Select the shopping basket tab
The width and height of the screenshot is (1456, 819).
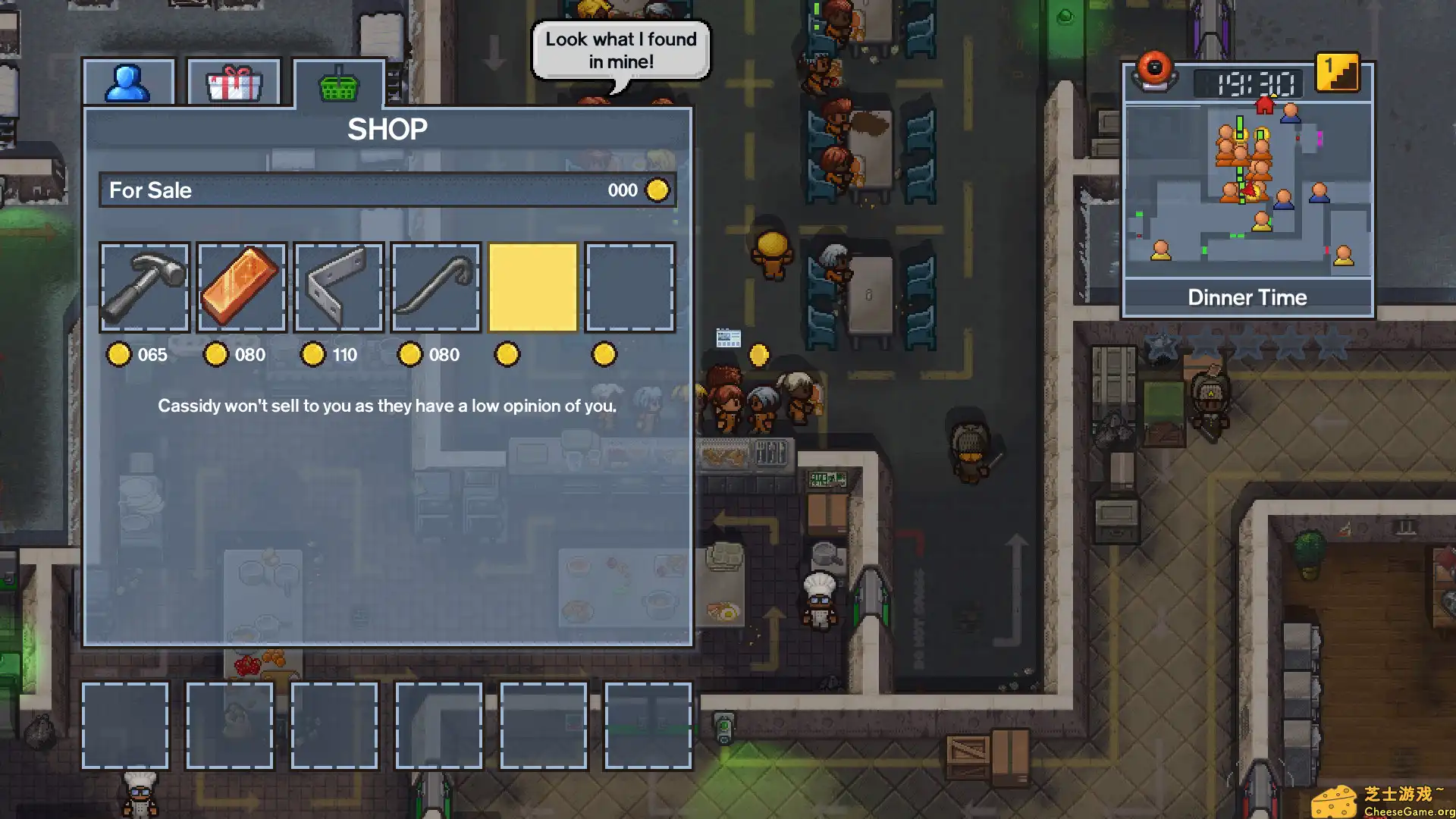pyautogui.click(x=337, y=80)
